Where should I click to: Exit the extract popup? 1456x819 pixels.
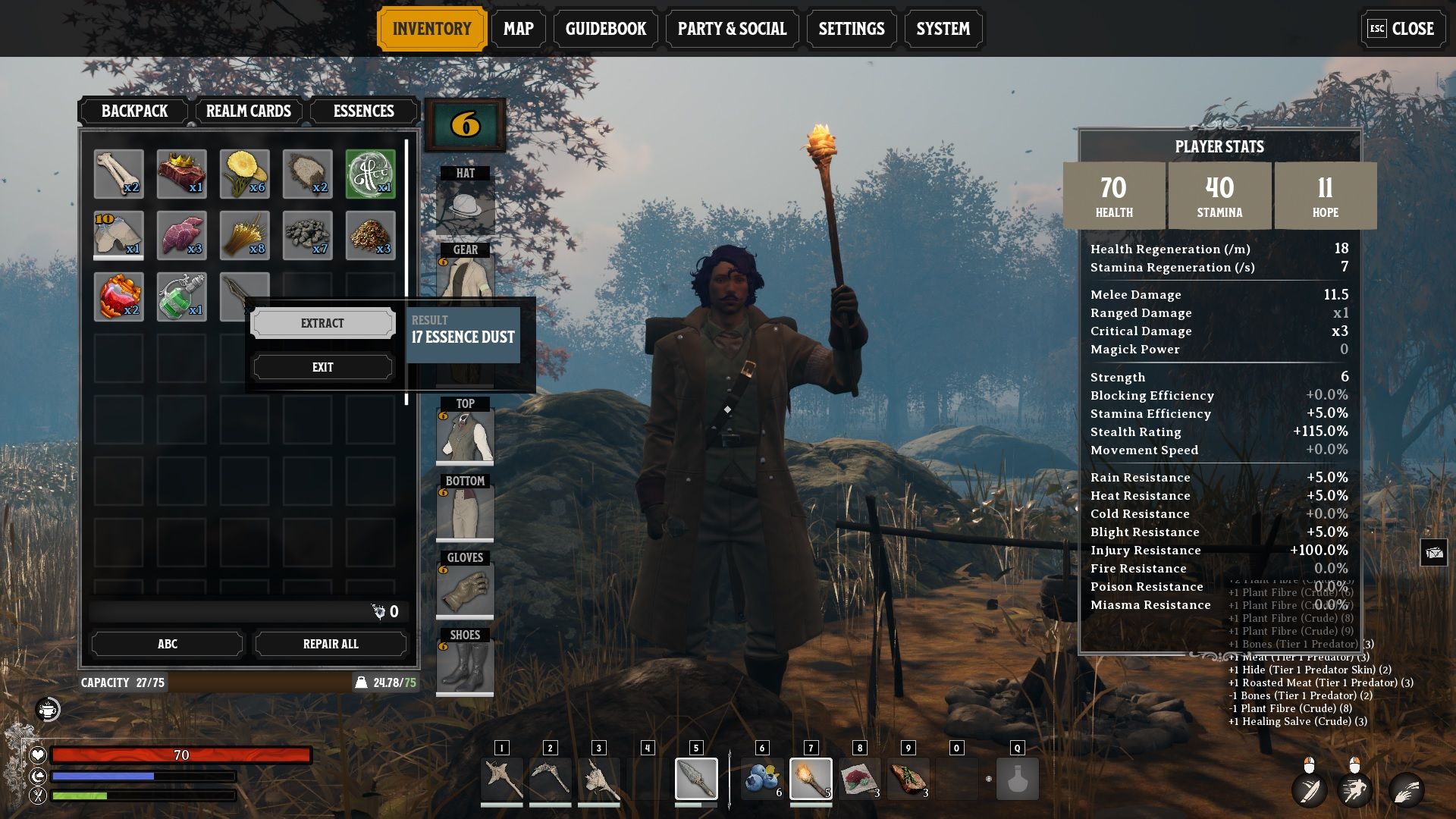[322, 367]
